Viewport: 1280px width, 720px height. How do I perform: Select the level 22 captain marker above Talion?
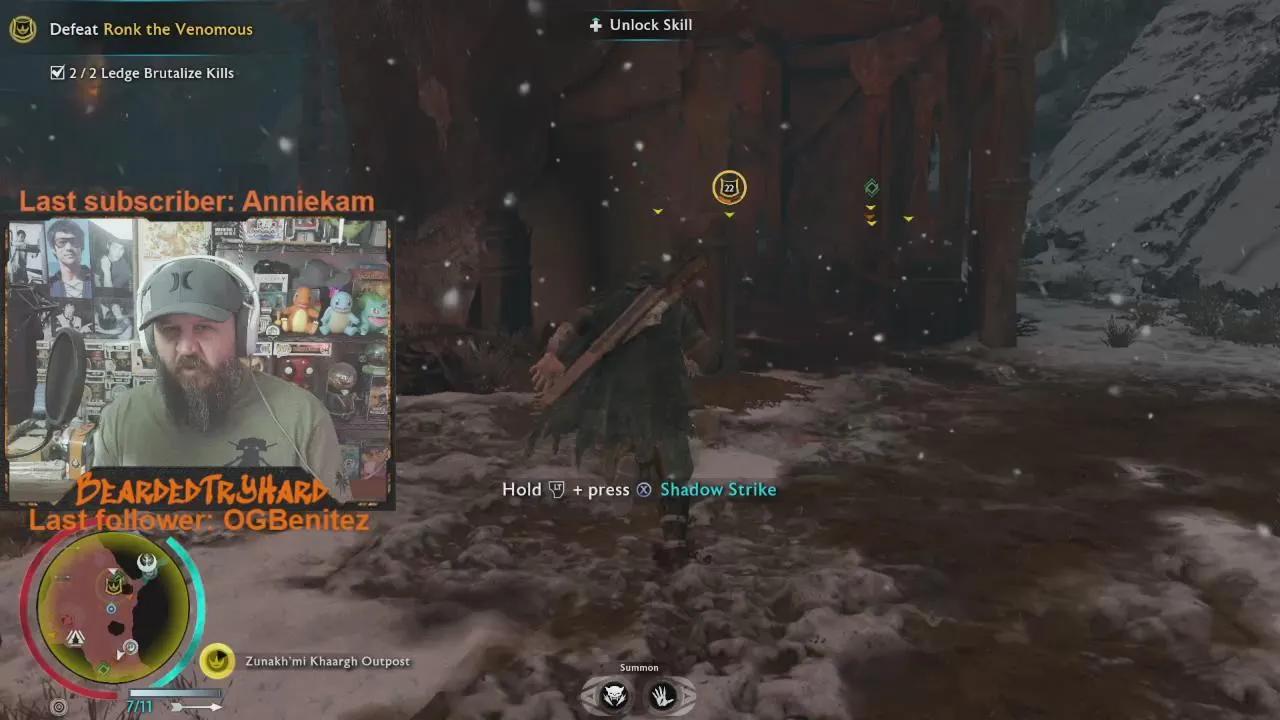pyautogui.click(x=729, y=187)
